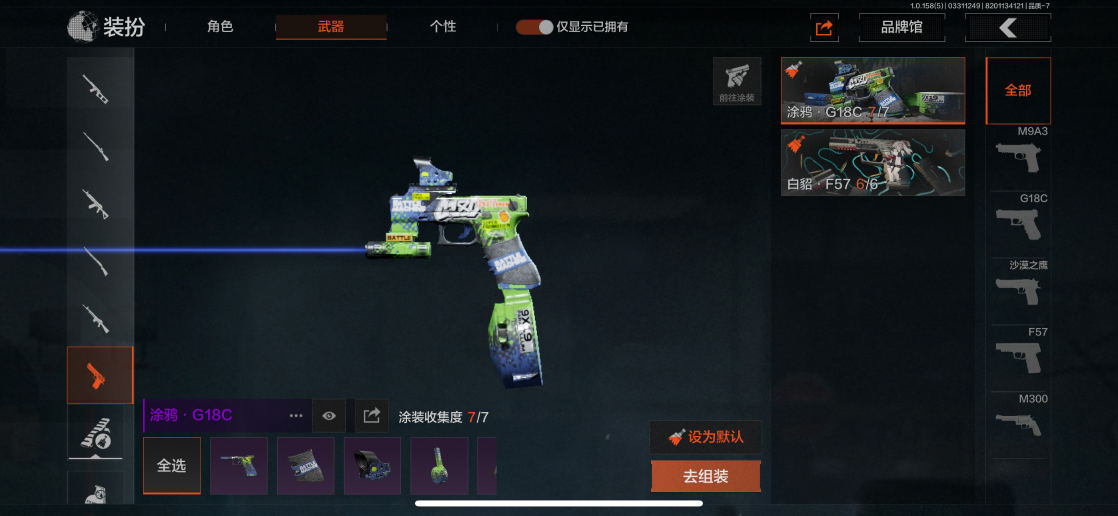This screenshot has width=1118, height=516.
Task: Show 全部 weapons in the filter
Action: tap(1018, 90)
